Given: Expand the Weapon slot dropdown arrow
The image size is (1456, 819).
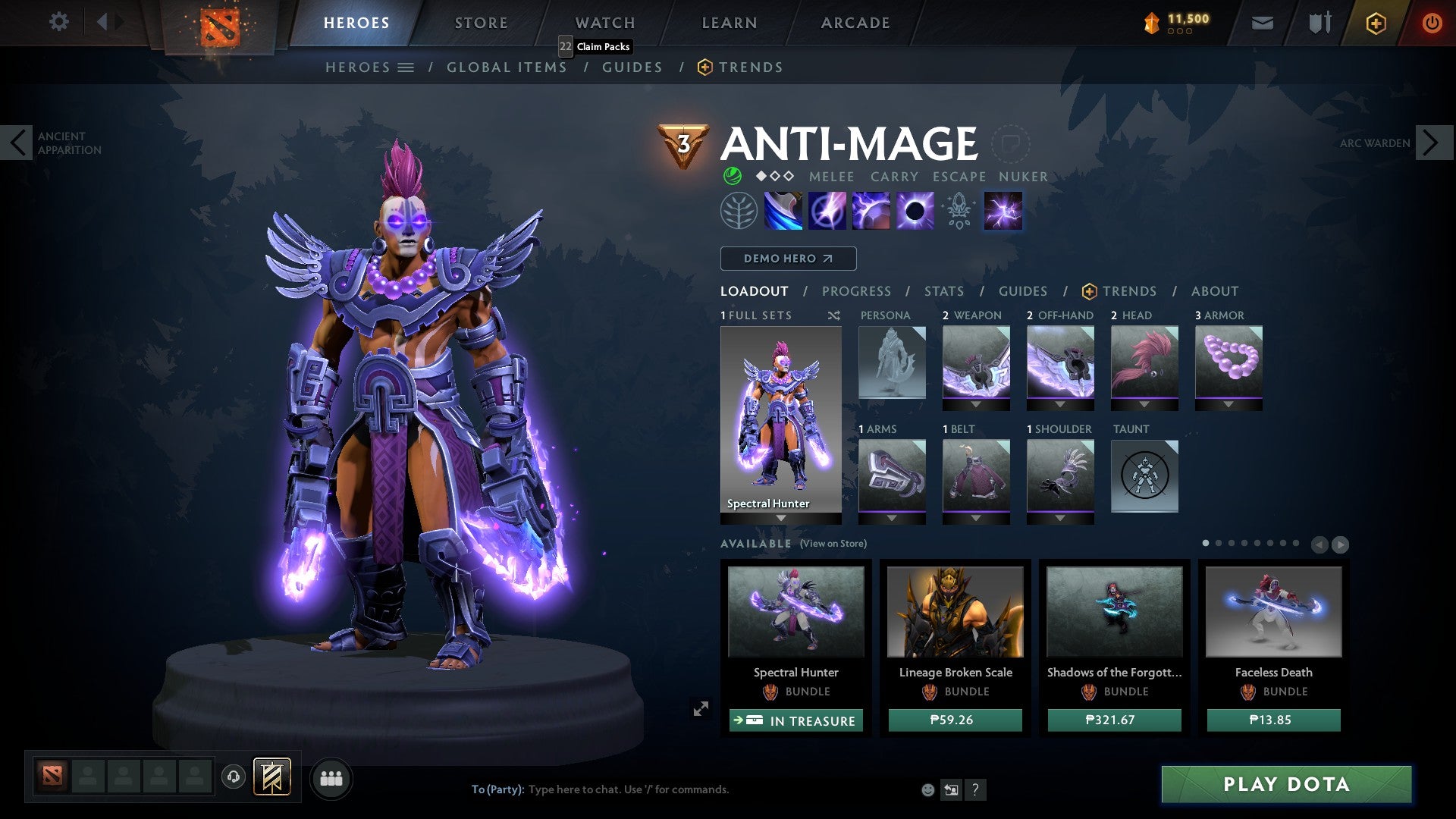Looking at the screenshot, I should pos(976,403).
